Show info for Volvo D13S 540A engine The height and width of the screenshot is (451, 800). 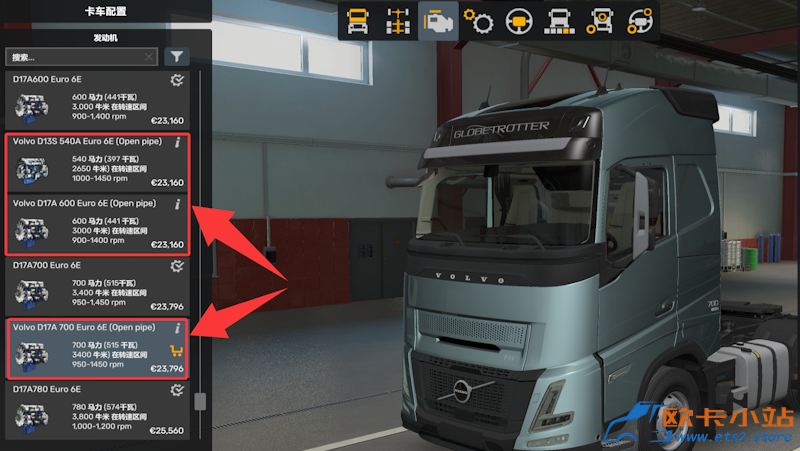pyautogui.click(x=178, y=142)
